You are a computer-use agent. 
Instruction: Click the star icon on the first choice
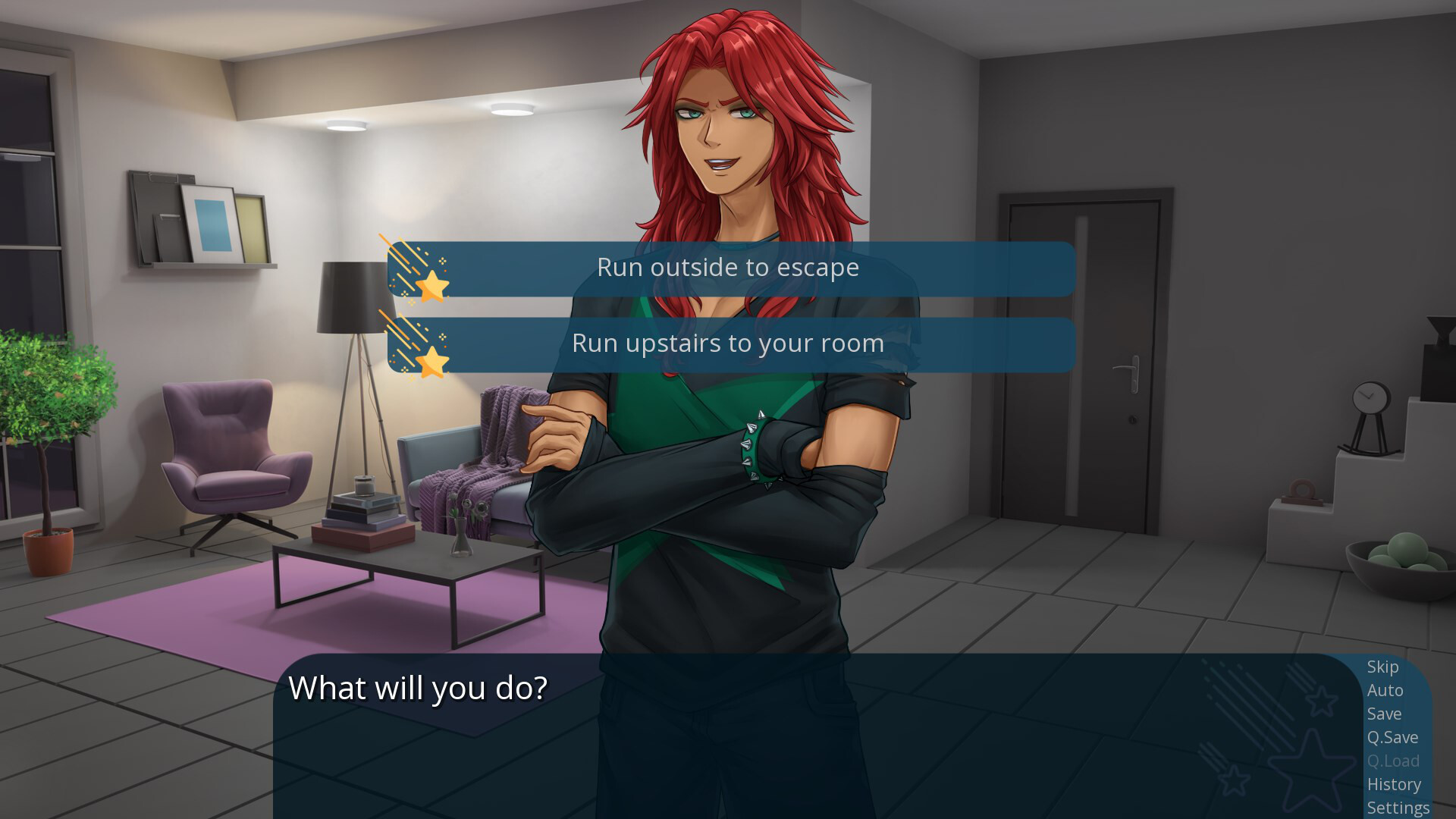point(432,286)
